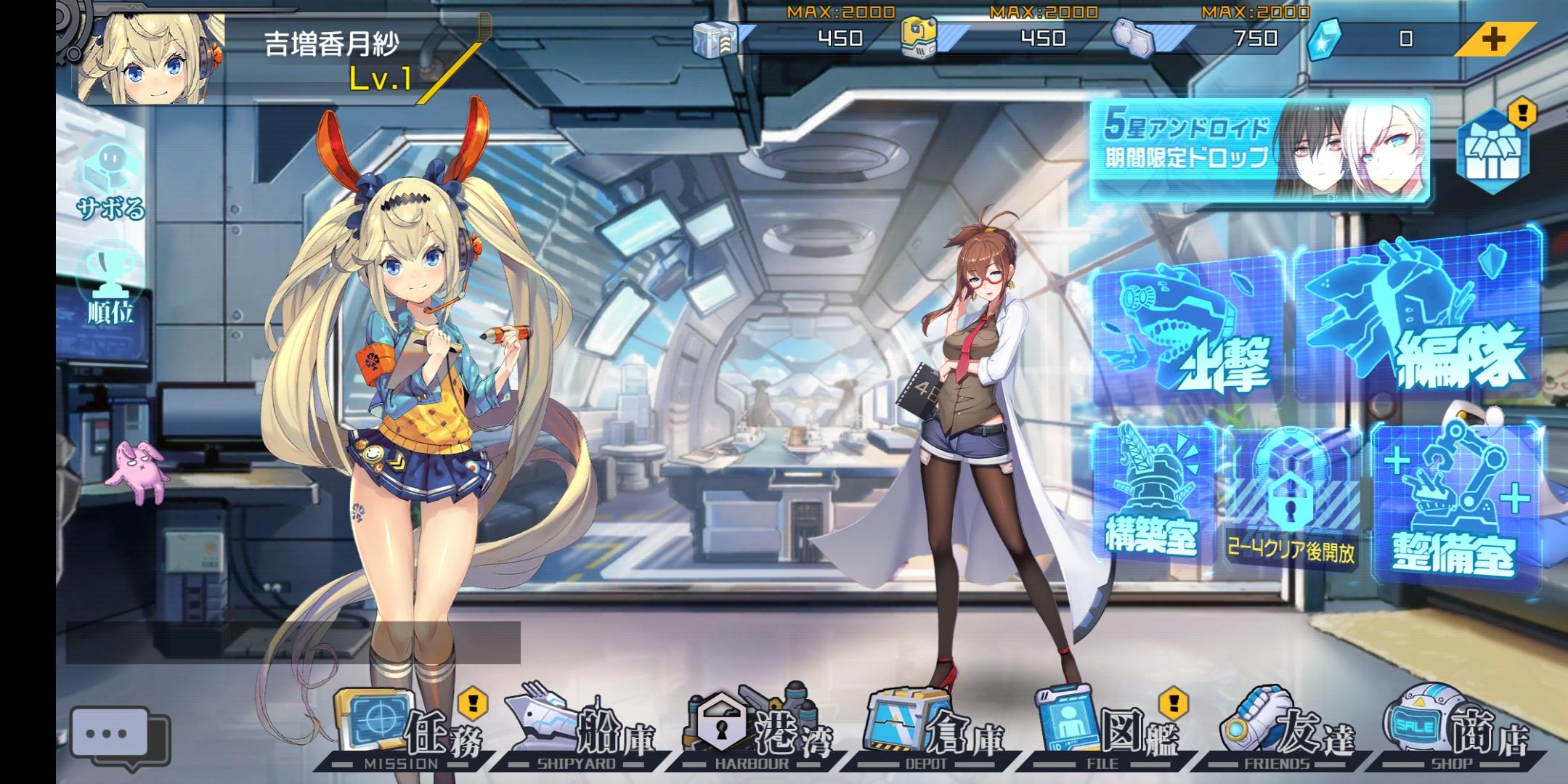Open the gift box rewards icon
This screenshot has width=1568, height=784.
[x=1492, y=152]
